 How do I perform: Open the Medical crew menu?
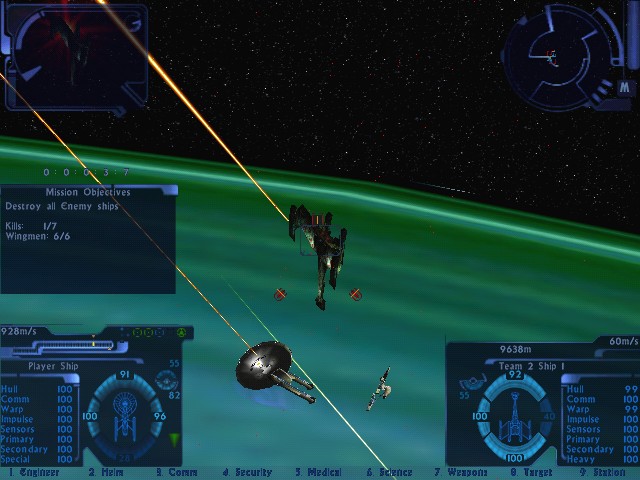tap(319, 472)
